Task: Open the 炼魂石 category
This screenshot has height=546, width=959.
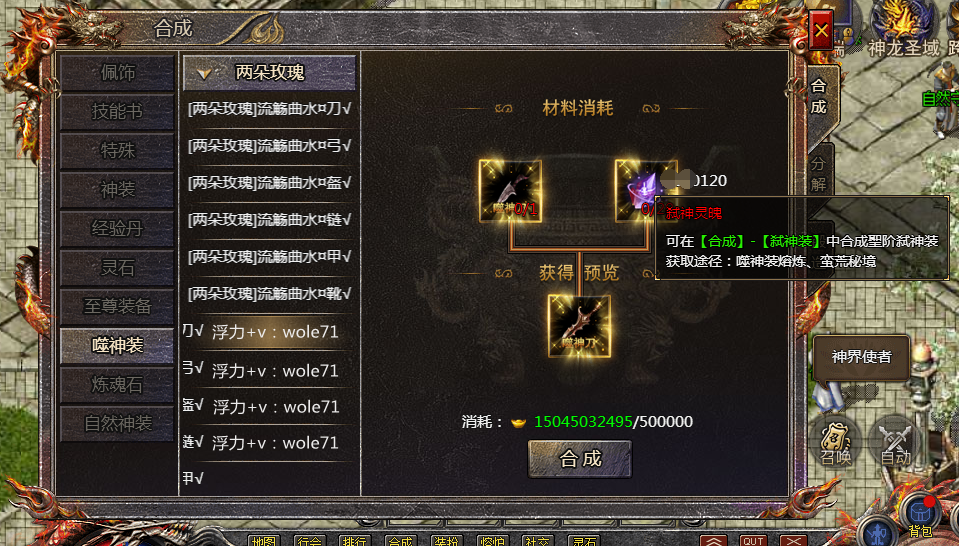Action: coord(117,385)
